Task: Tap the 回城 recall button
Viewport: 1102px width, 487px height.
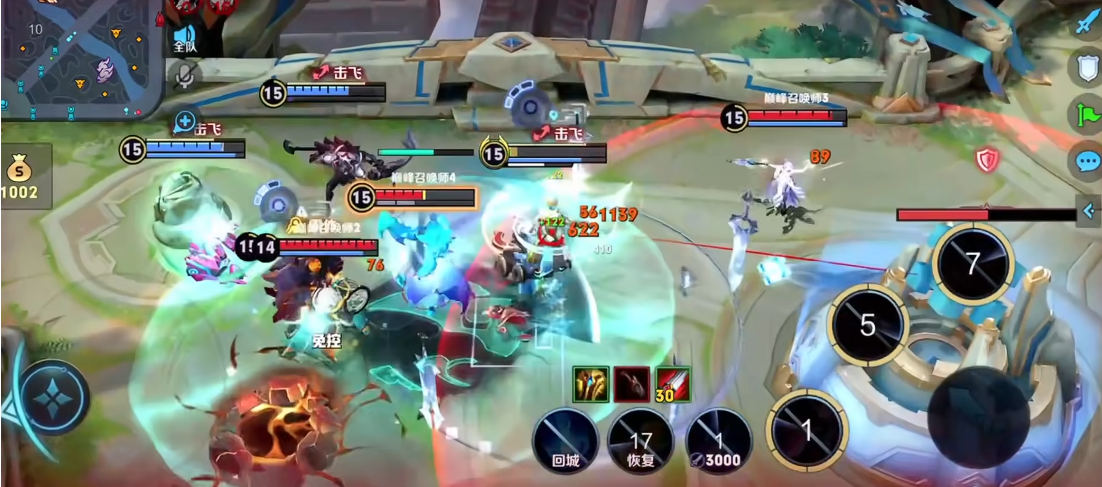Action: tap(566, 440)
